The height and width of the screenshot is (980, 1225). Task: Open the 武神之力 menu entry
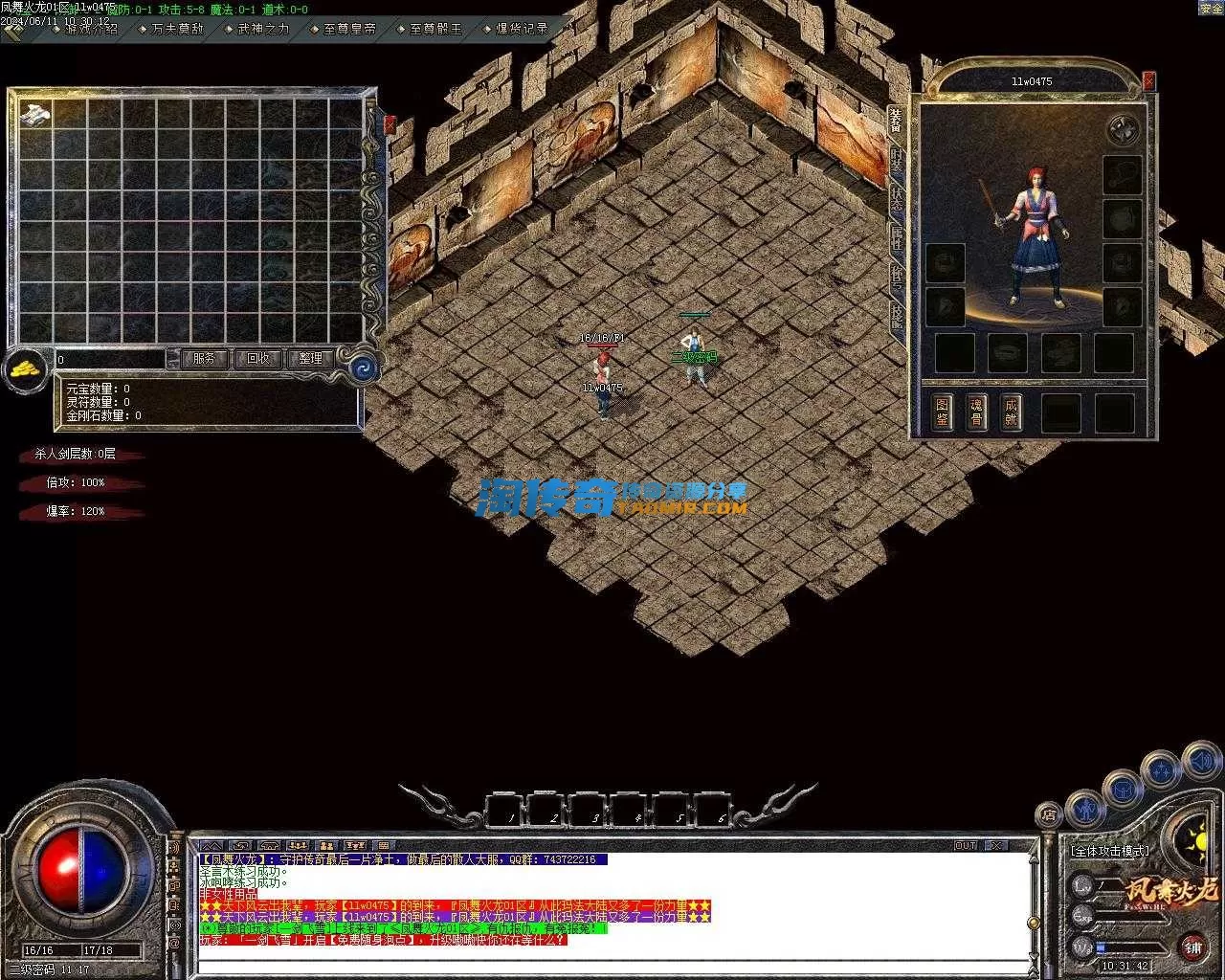pyautogui.click(x=262, y=29)
